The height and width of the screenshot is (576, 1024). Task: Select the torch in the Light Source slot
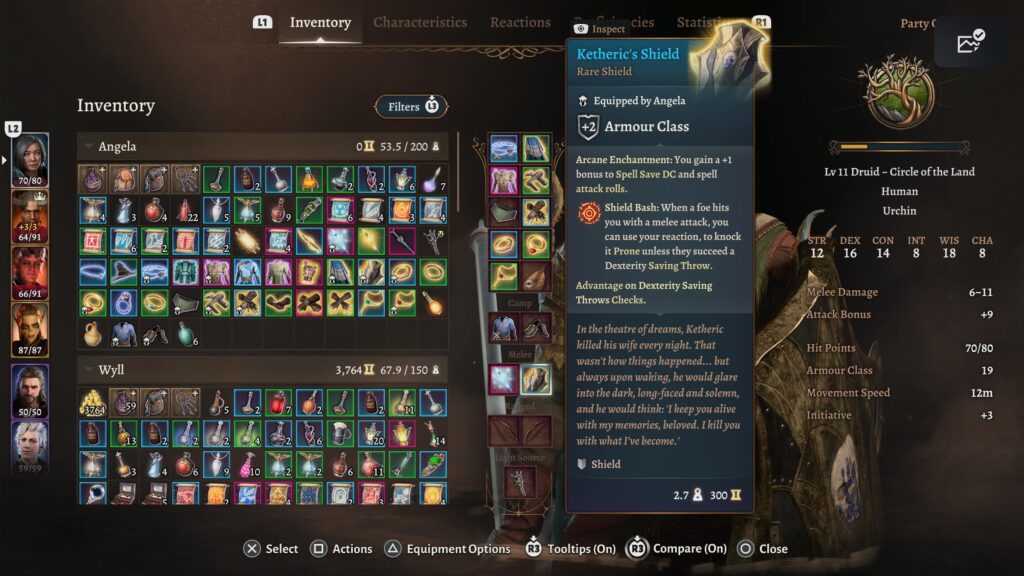coord(519,481)
